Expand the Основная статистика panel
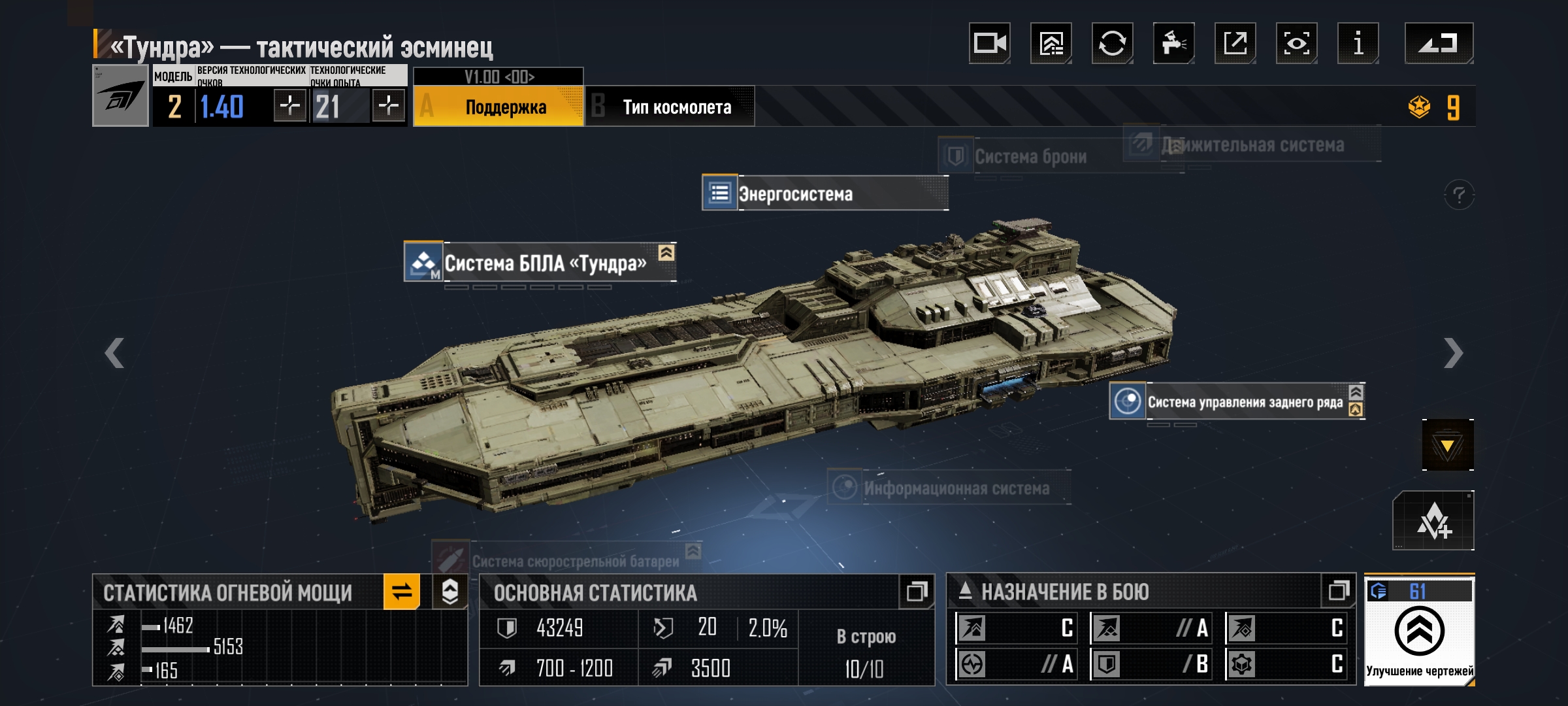Screen dimensions: 1568x706 pyautogui.click(x=917, y=592)
